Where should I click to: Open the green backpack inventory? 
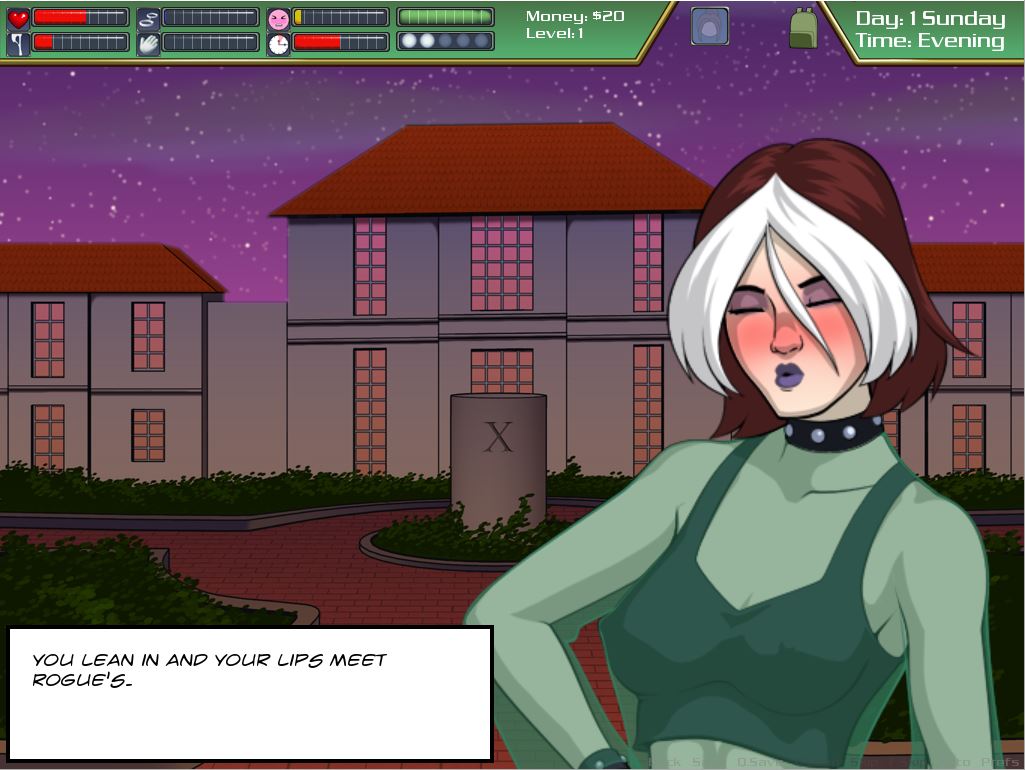tap(803, 28)
